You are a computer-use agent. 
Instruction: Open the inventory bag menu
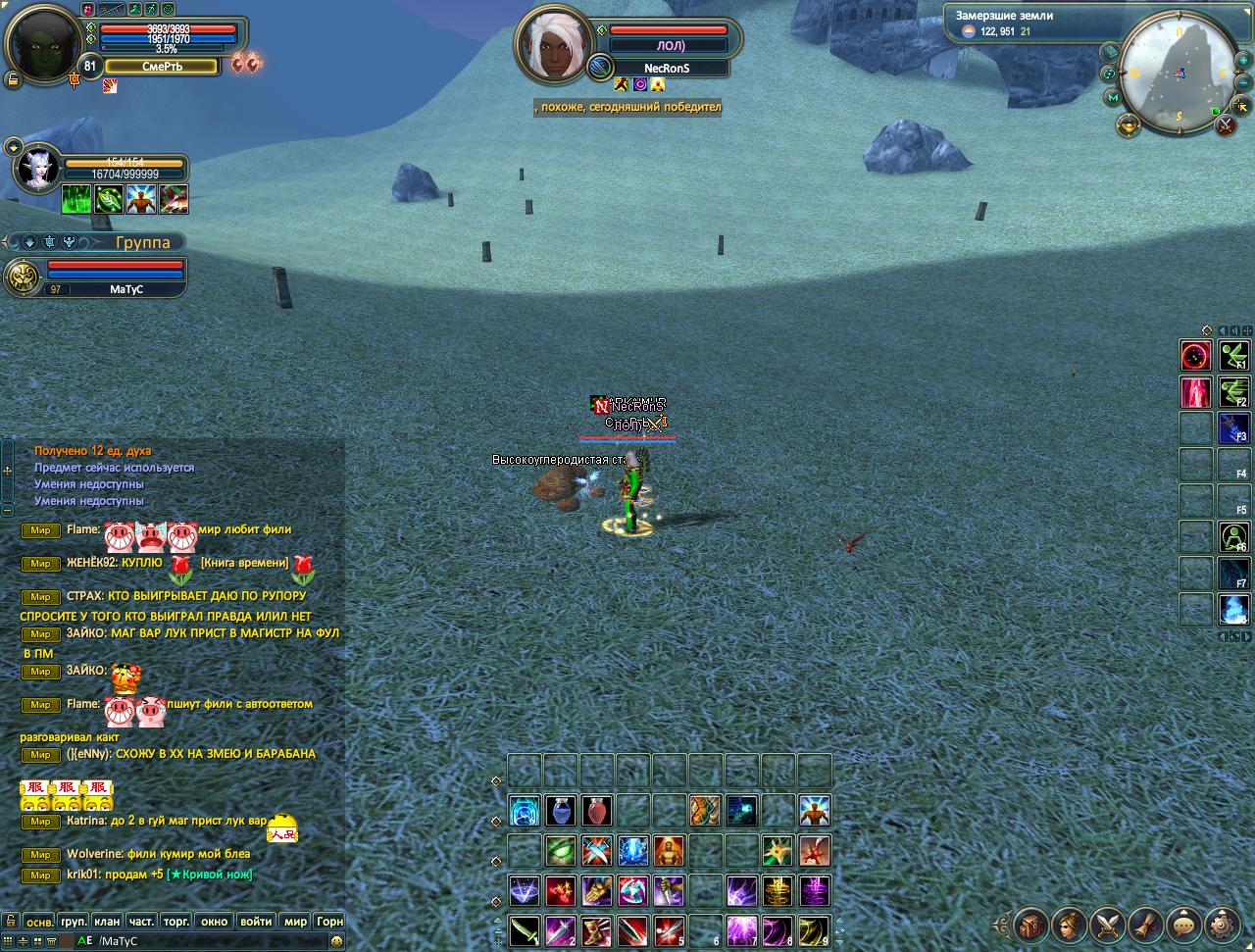(1030, 924)
